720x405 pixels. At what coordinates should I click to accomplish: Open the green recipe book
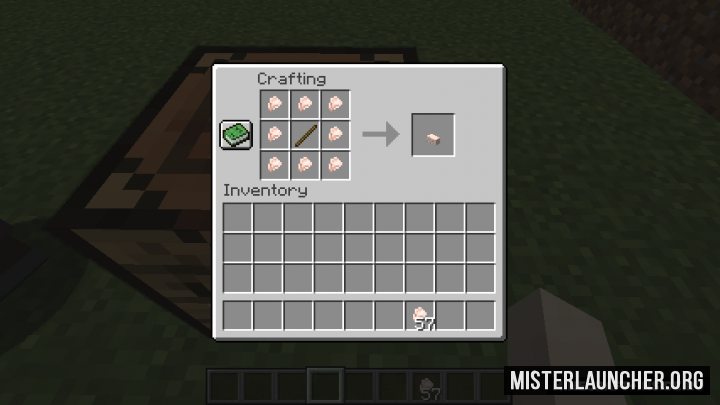[x=236, y=135]
